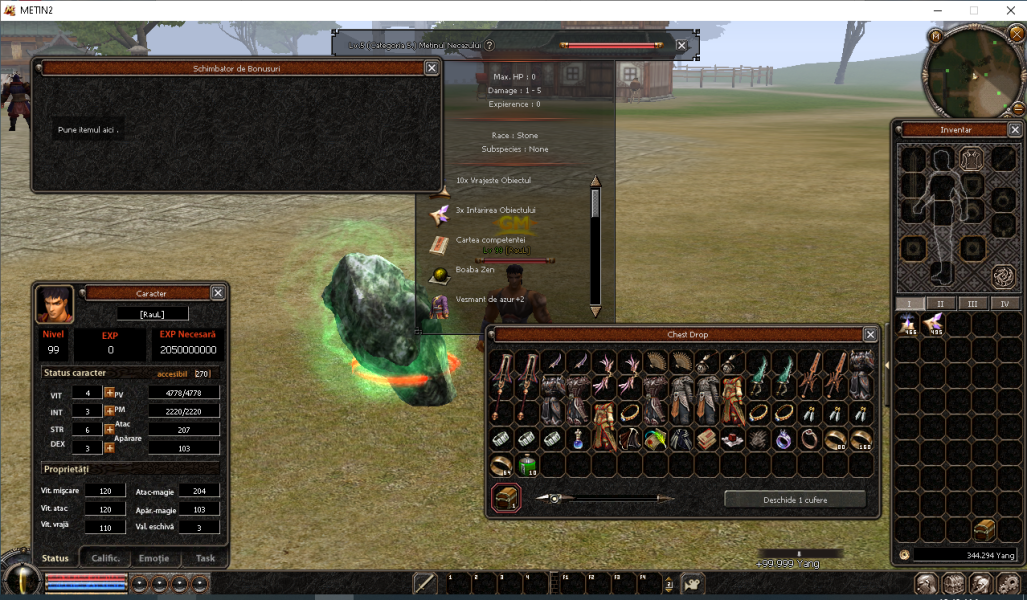1027x600 pixels.
Task: Select the green bottle in Chest Drop
Action: 527,465
